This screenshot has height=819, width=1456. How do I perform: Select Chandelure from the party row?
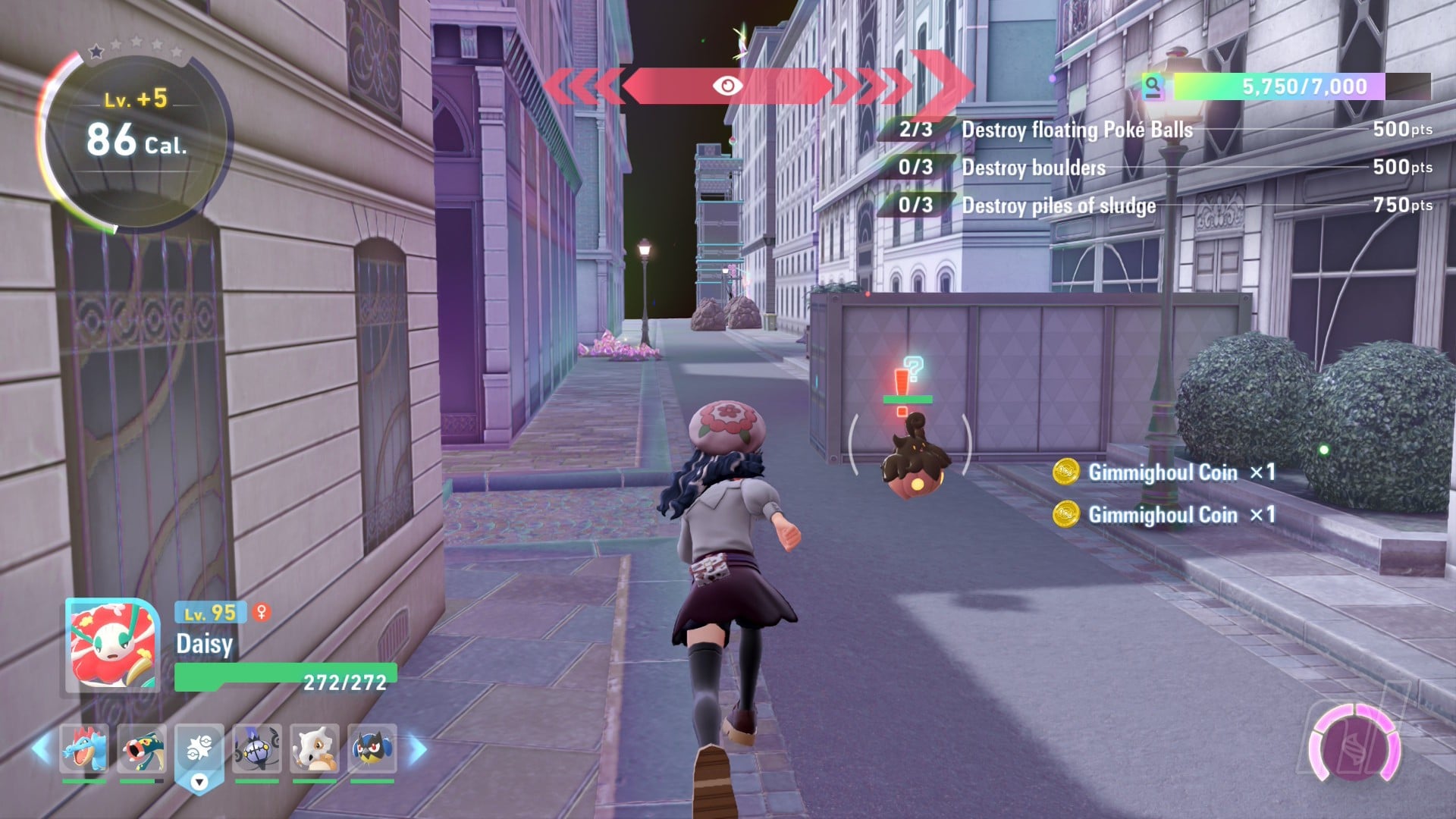pos(257,748)
